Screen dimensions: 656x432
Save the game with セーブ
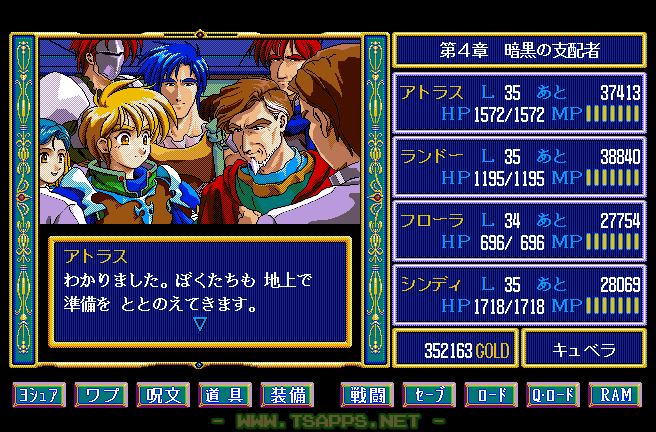coord(429,394)
